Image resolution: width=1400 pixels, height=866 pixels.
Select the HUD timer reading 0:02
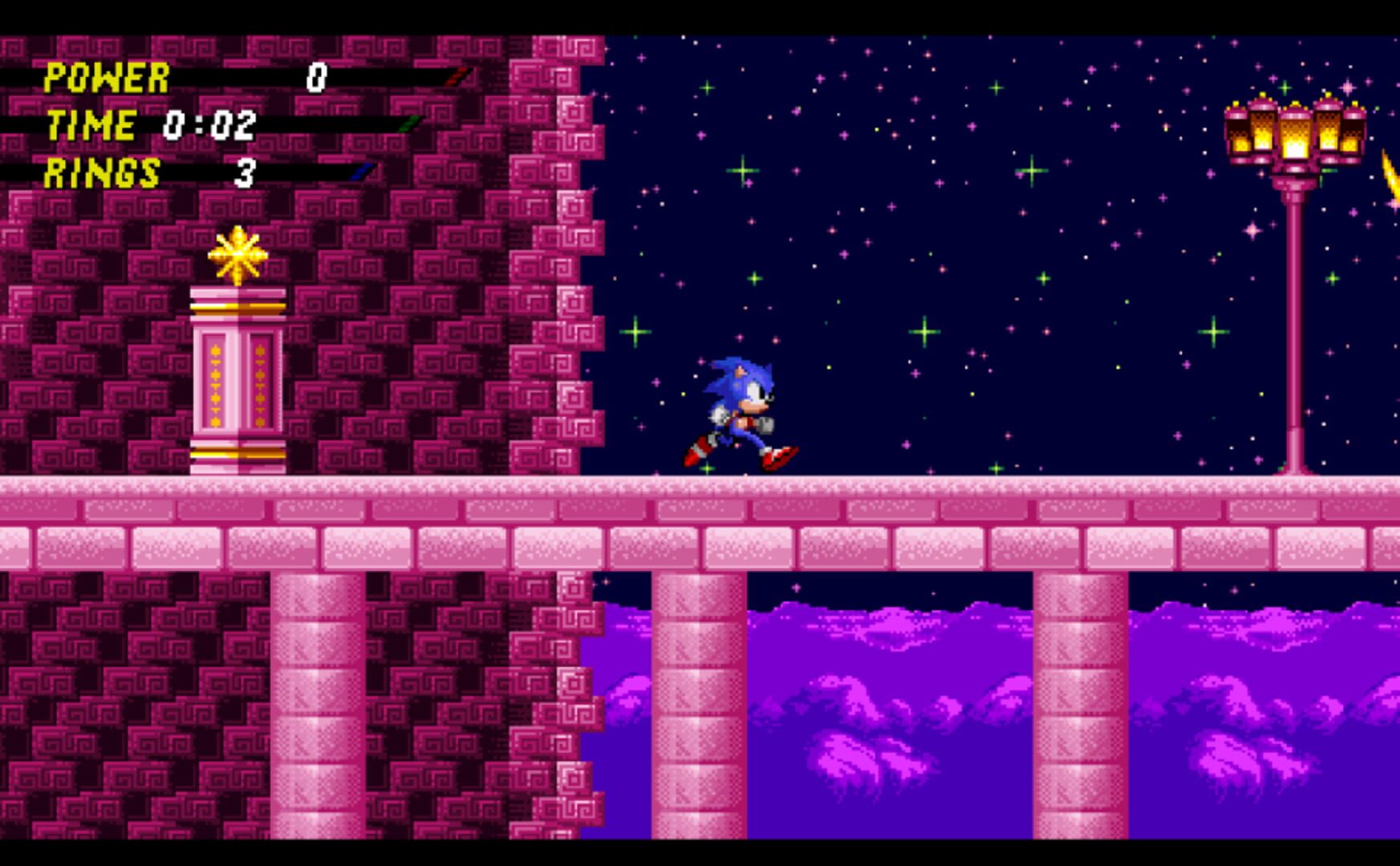pyautogui.click(x=210, y=123)
